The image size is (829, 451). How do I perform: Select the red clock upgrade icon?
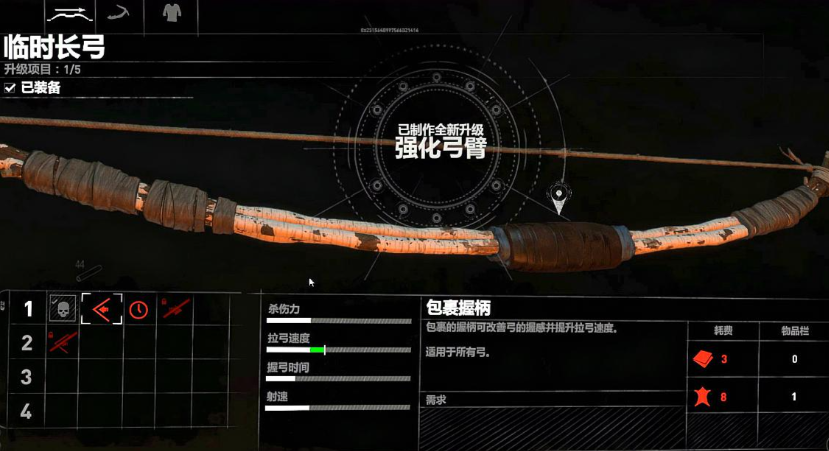[x=139, y=309]
